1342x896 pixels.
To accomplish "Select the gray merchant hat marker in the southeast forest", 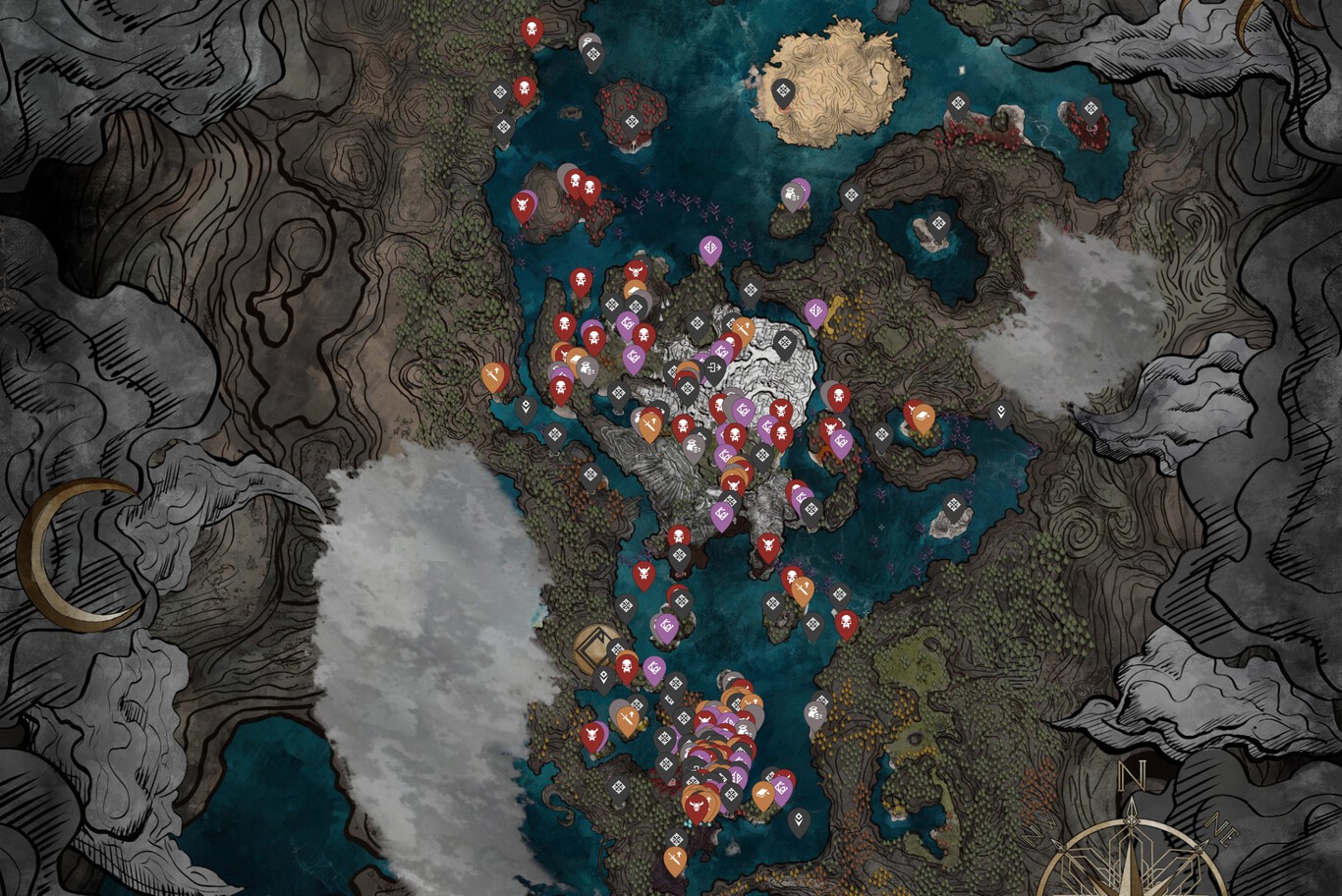I will click(x=814, y=713).
